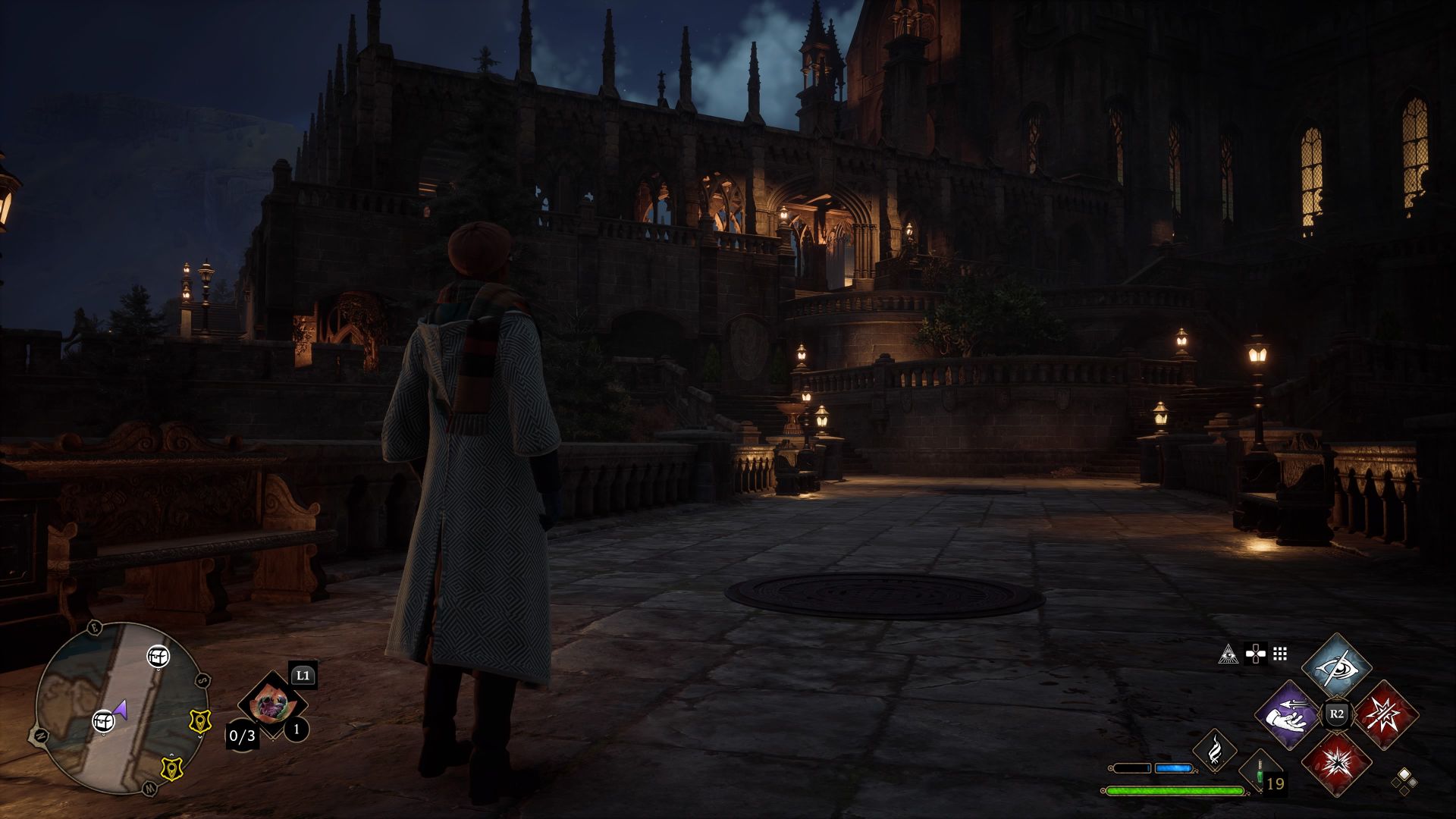Click the eye pyramid detection indicator
The height and width of the screenshot is (819, 1456).
(1228, 654)
